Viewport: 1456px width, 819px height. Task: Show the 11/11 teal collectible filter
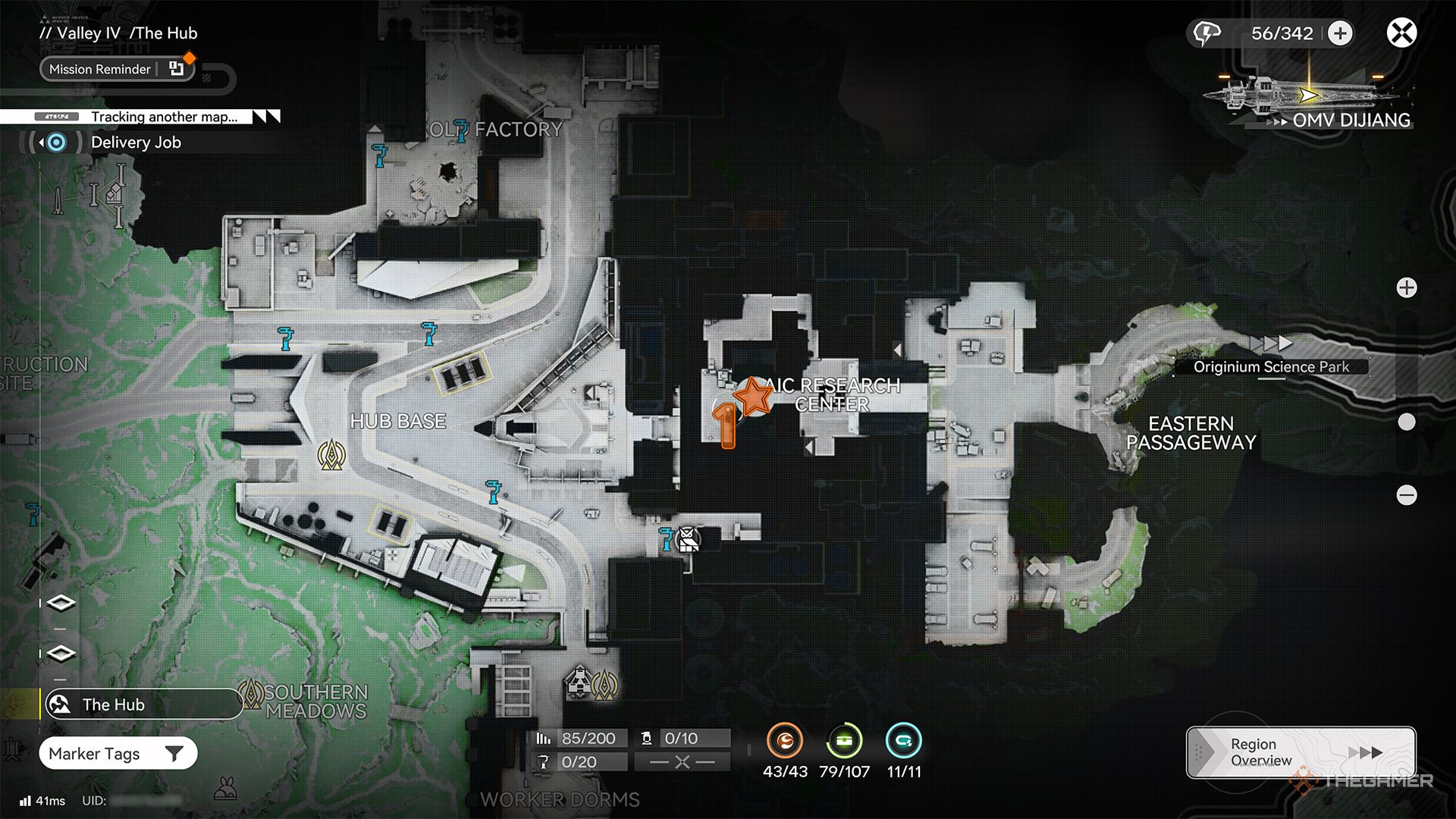click(903, 741)
